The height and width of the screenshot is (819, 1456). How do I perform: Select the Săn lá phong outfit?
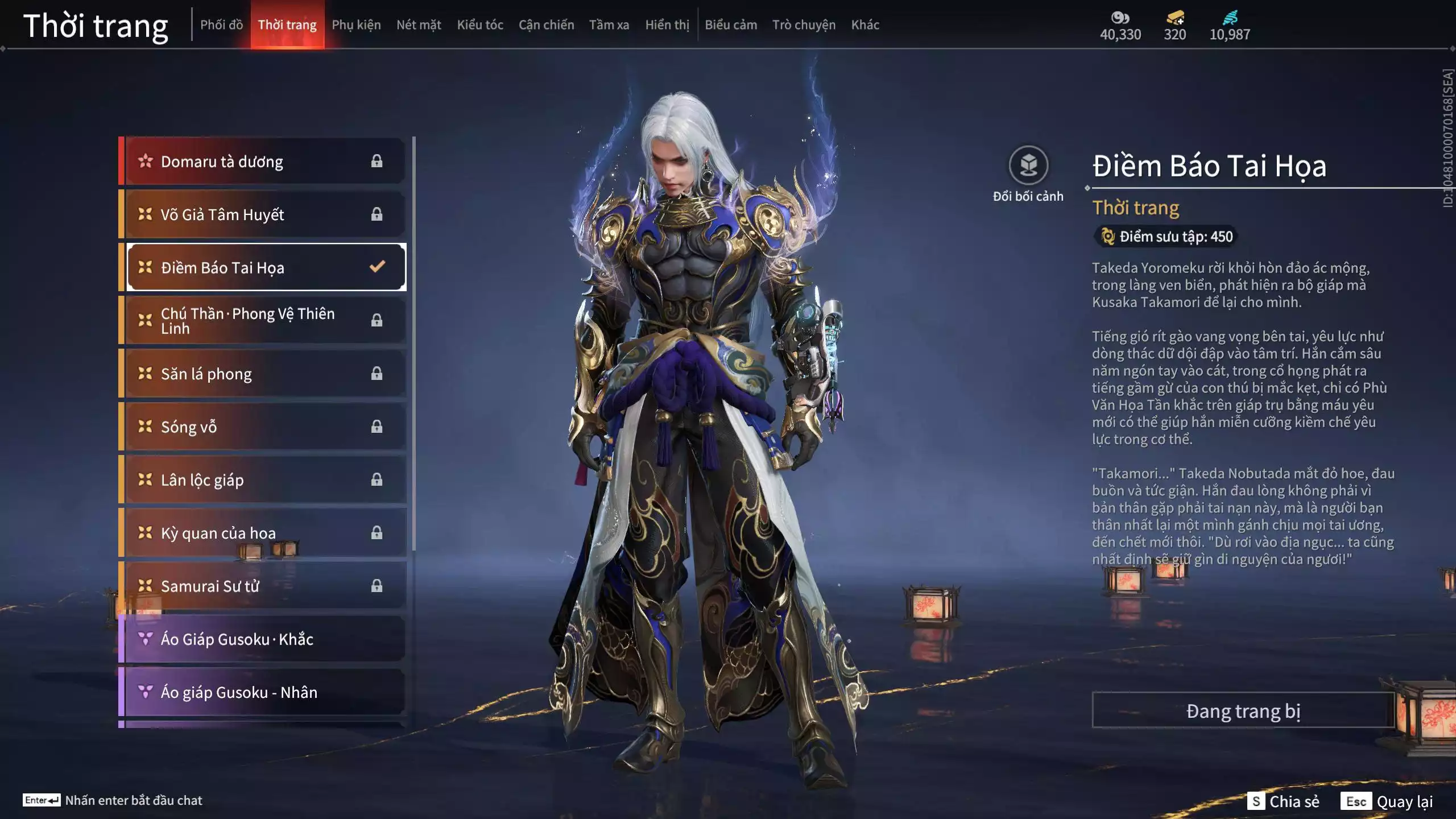click(x=264, y=374)
